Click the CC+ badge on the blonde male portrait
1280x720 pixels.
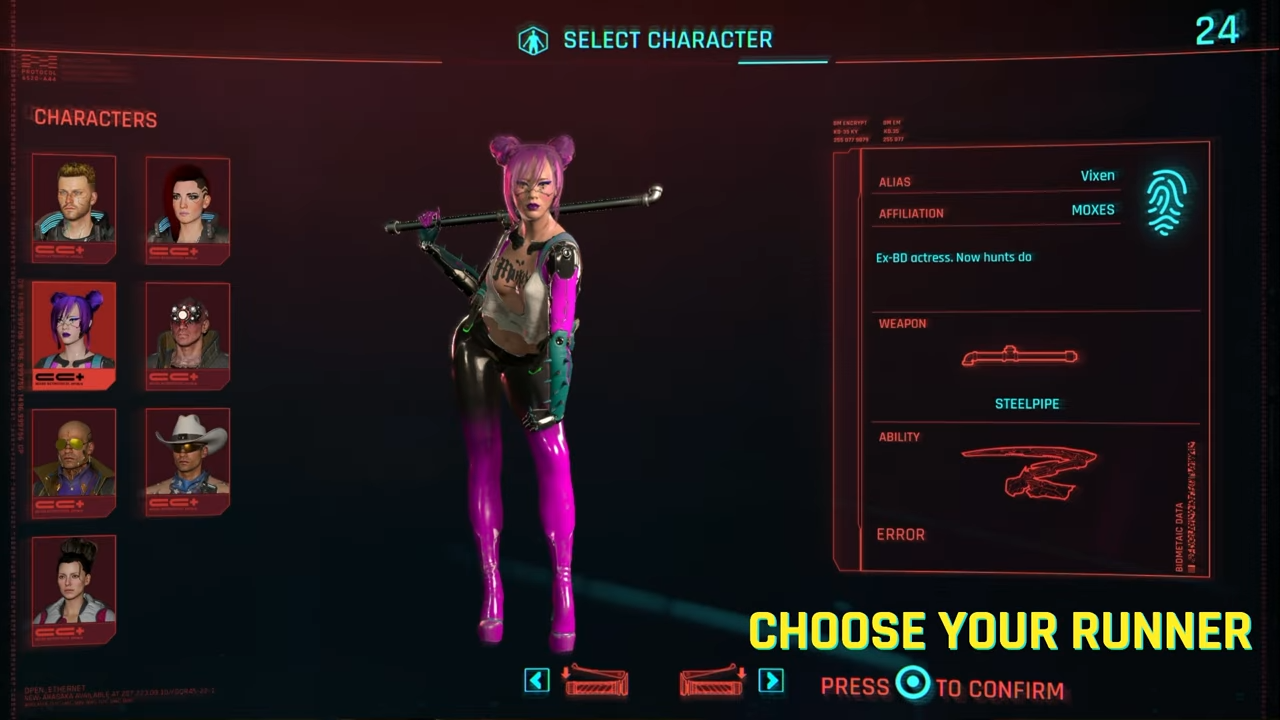point(63,248)
